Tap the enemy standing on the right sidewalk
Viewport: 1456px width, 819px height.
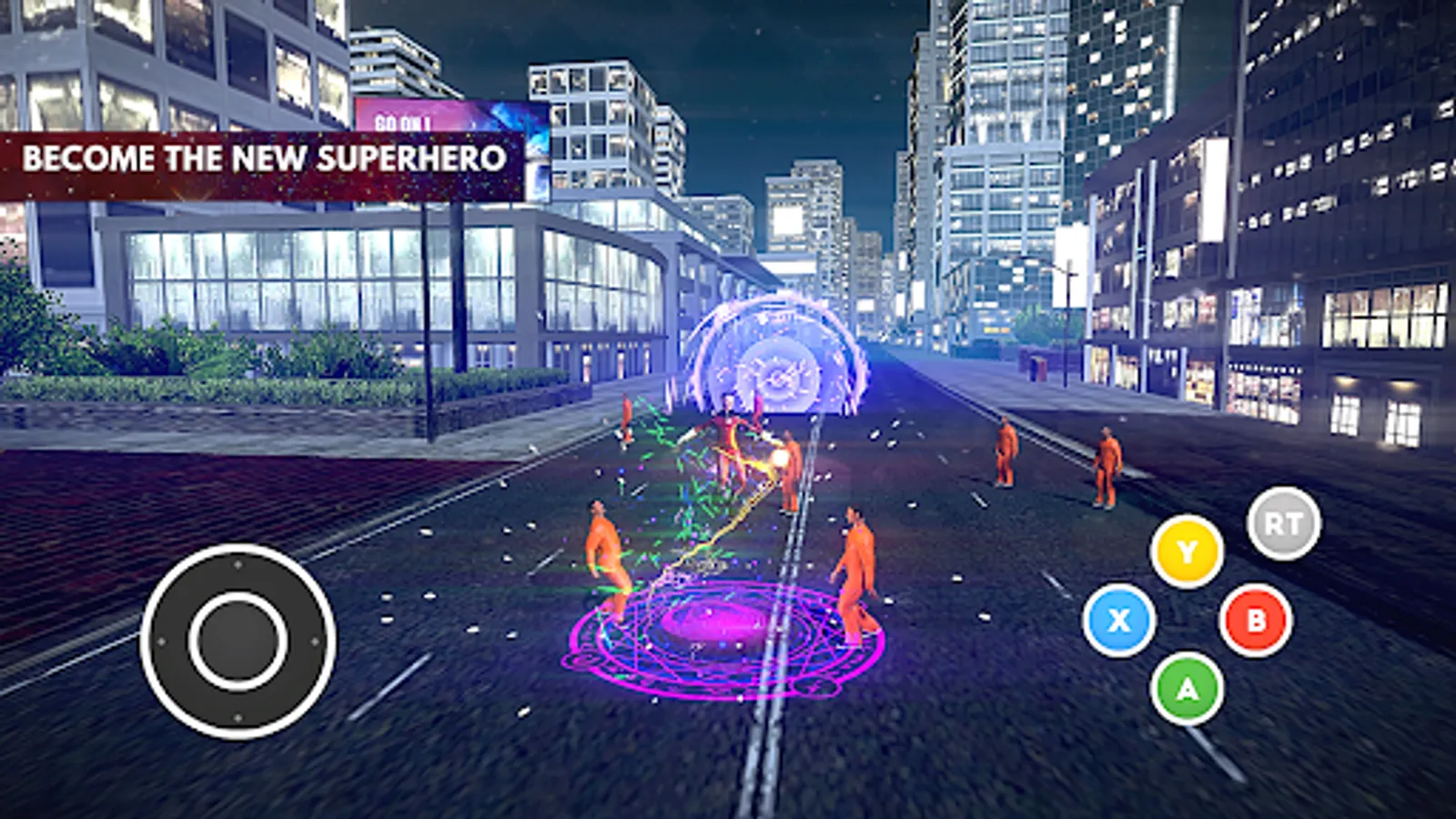tap(1107, 464)
